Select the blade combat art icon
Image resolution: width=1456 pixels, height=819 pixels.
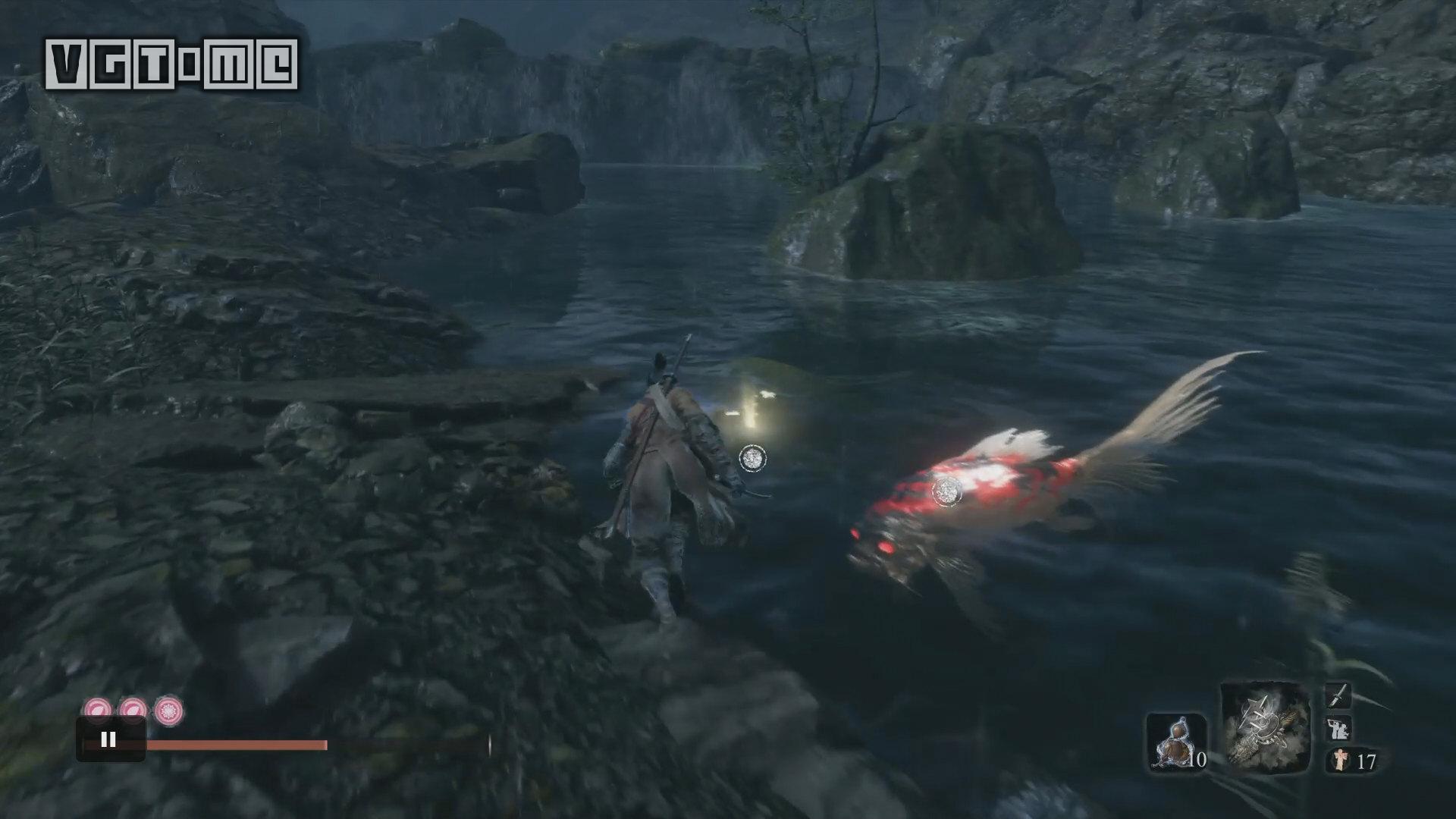tap(1338, 695)
